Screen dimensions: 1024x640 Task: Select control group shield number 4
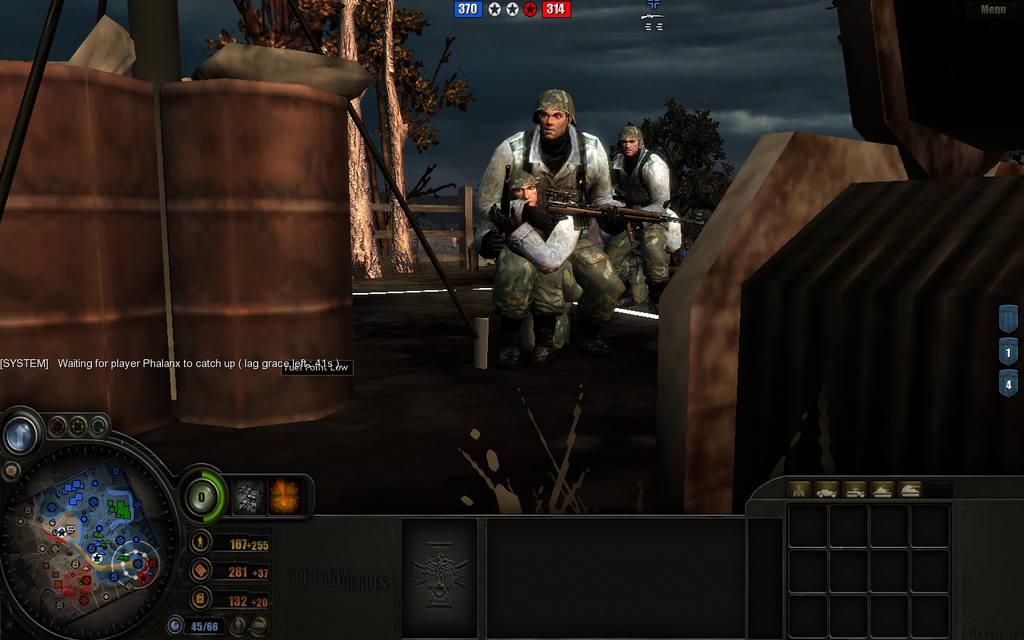[x=1008, y=384]
